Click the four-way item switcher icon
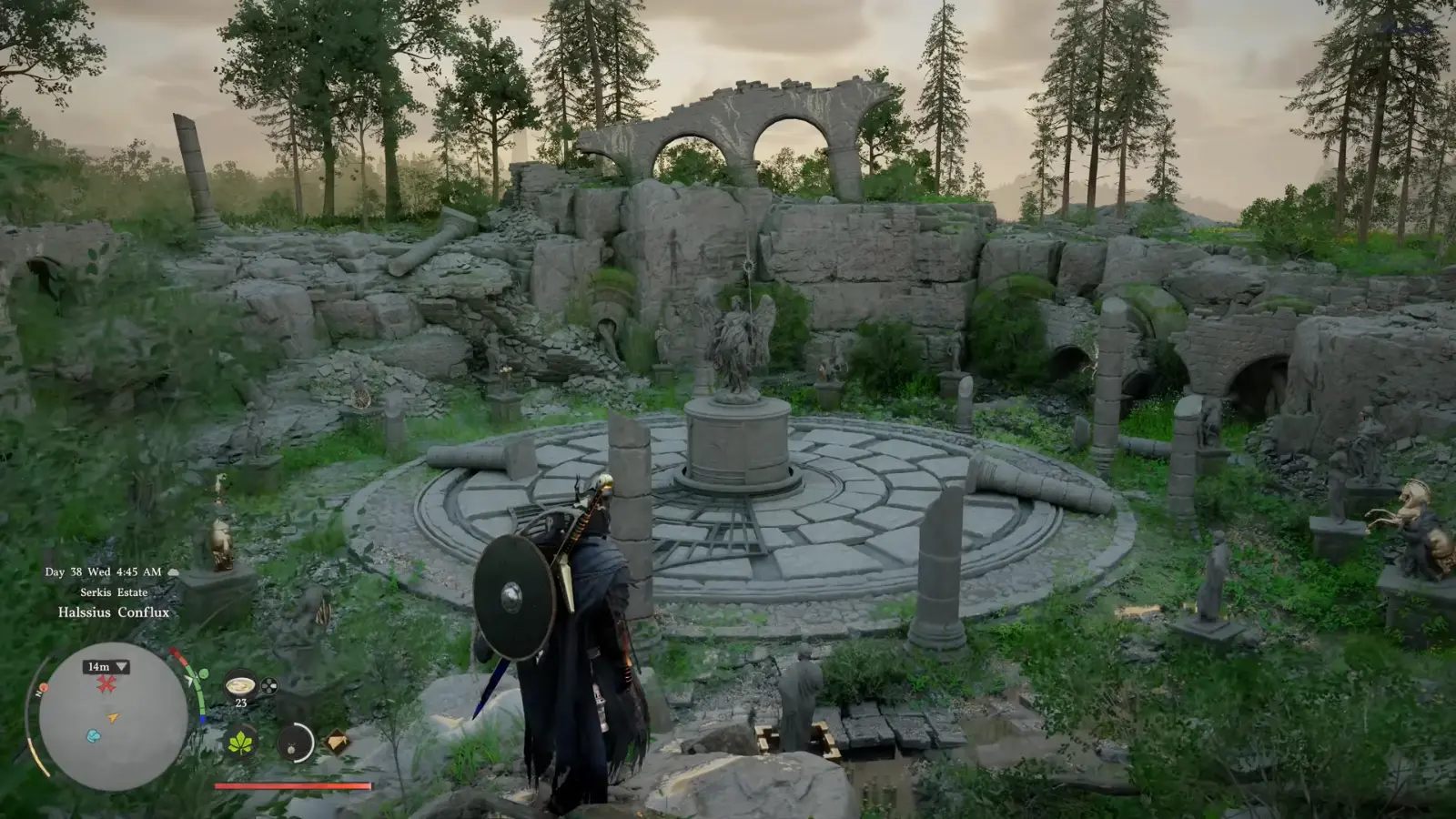Image resolution: width=1456 pixels, height=819 pixels. click(x=268, y=686)
